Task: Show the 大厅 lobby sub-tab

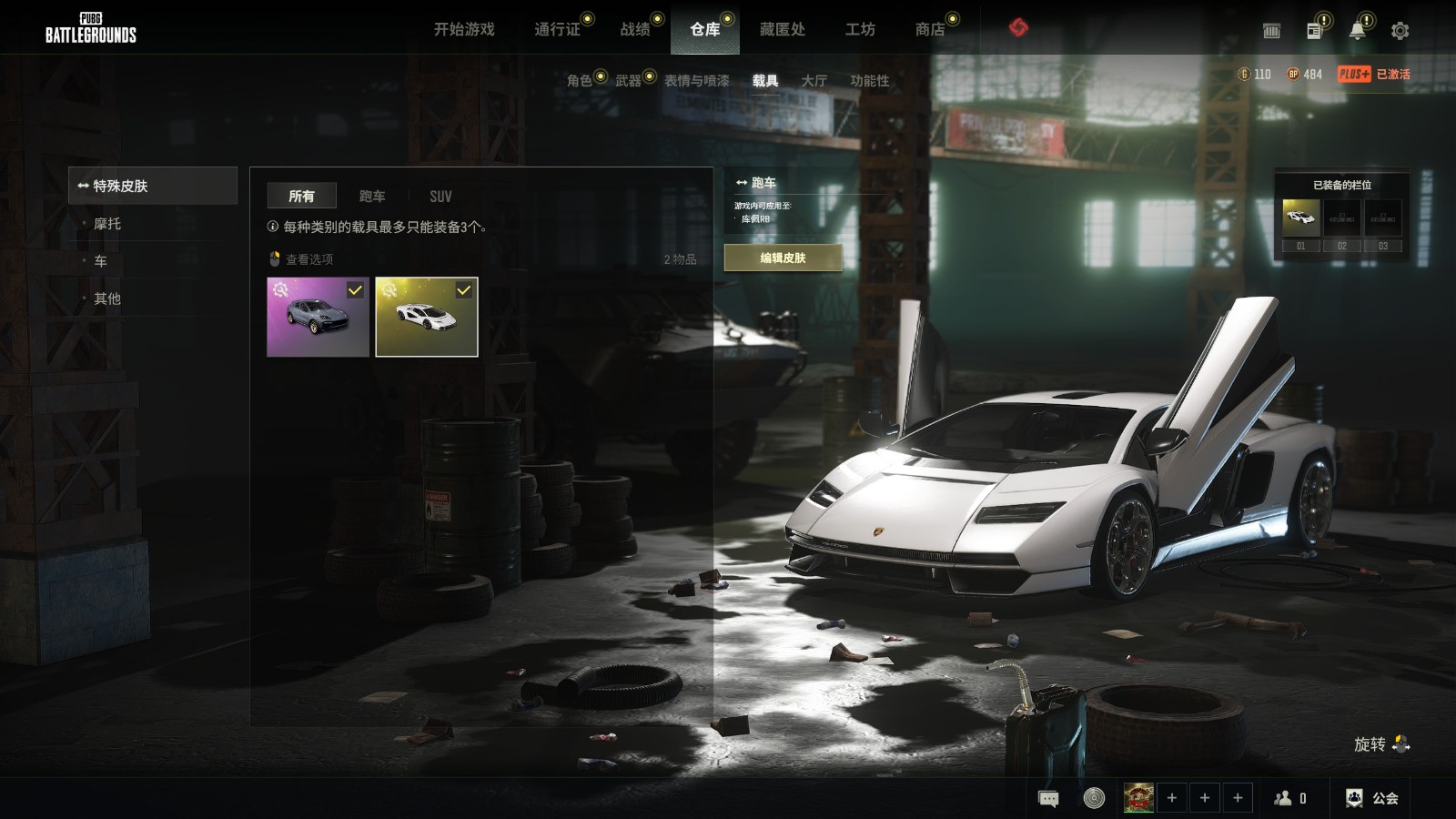Action: (x=814, y=80)
